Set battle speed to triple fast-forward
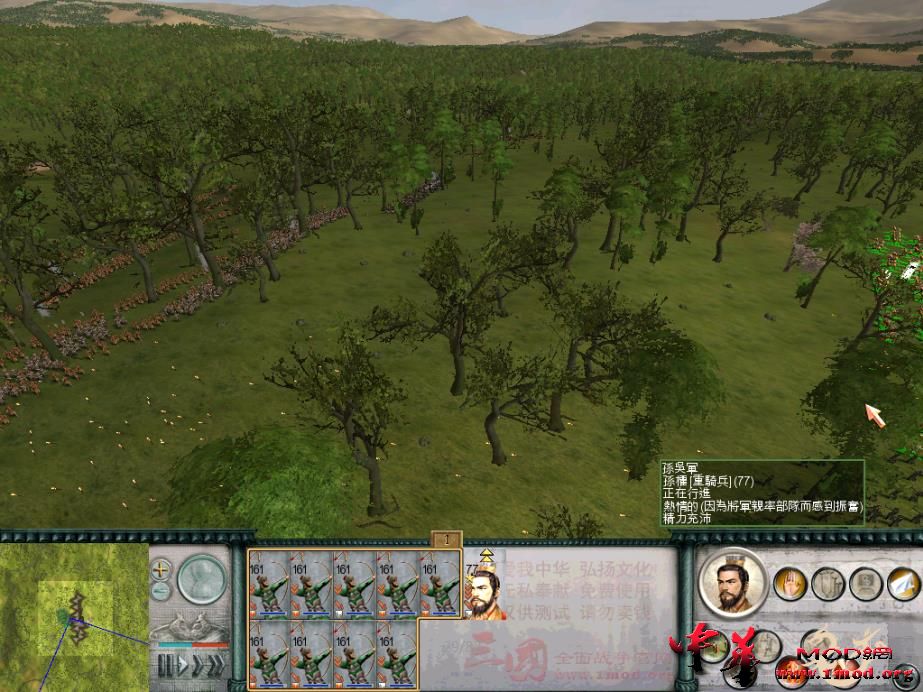This screenshot has width=923, height=692. coord(220,661)
